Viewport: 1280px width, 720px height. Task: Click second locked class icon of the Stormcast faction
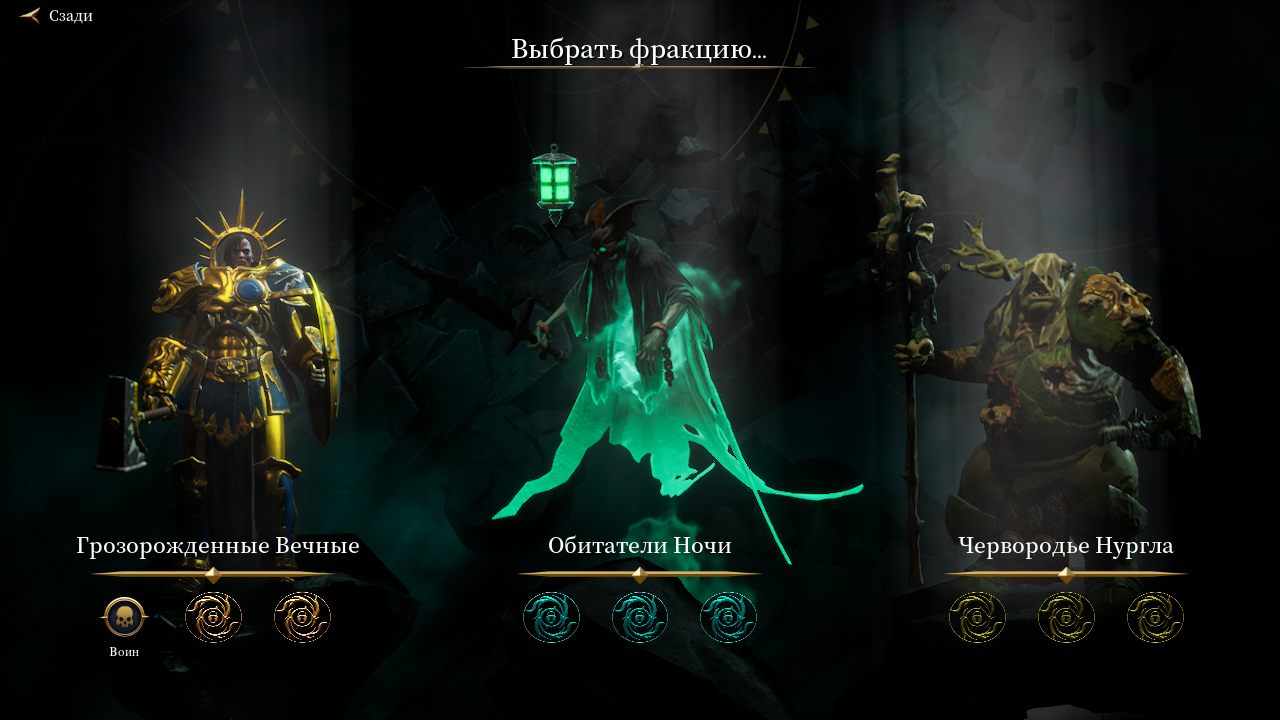pyautogui.click(x=302, y=617)
